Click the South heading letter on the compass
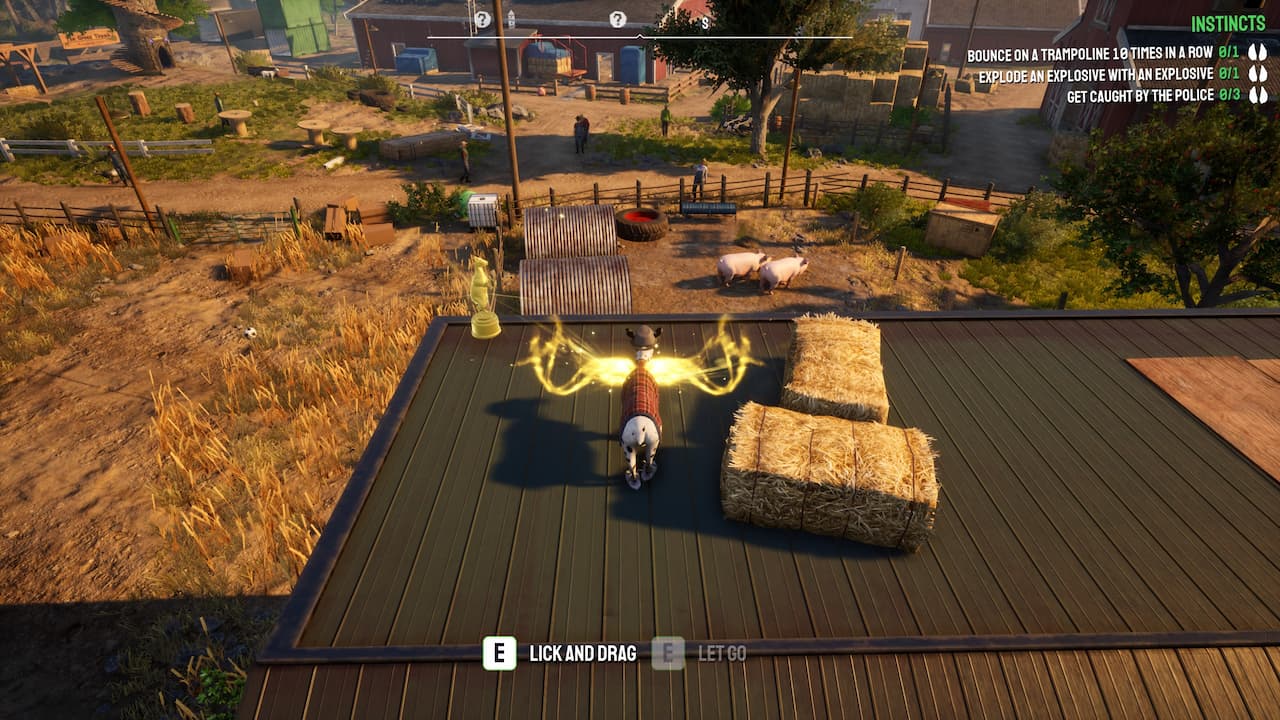 click(x=705, y=21)
